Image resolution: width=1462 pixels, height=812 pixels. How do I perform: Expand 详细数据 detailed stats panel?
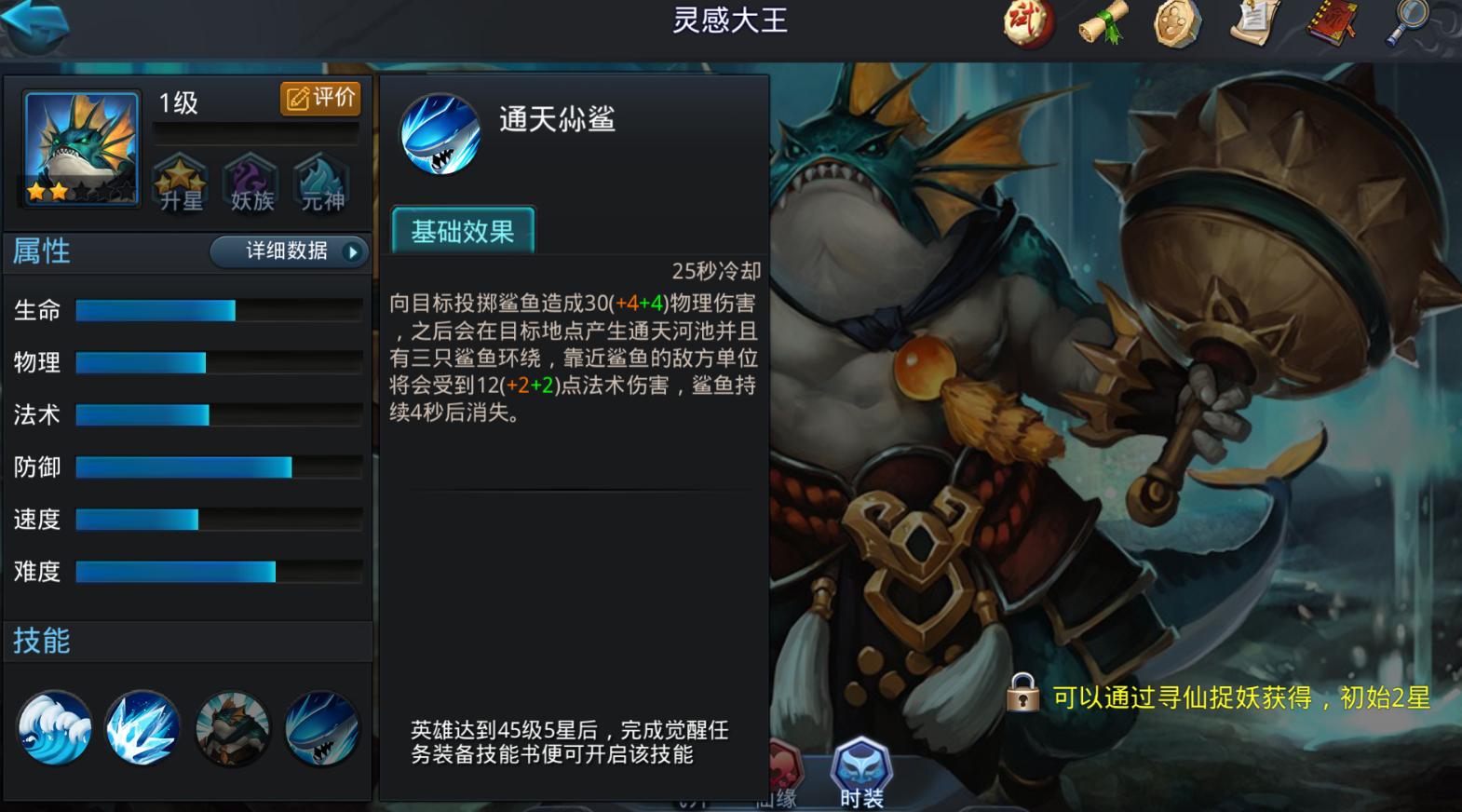289,251
